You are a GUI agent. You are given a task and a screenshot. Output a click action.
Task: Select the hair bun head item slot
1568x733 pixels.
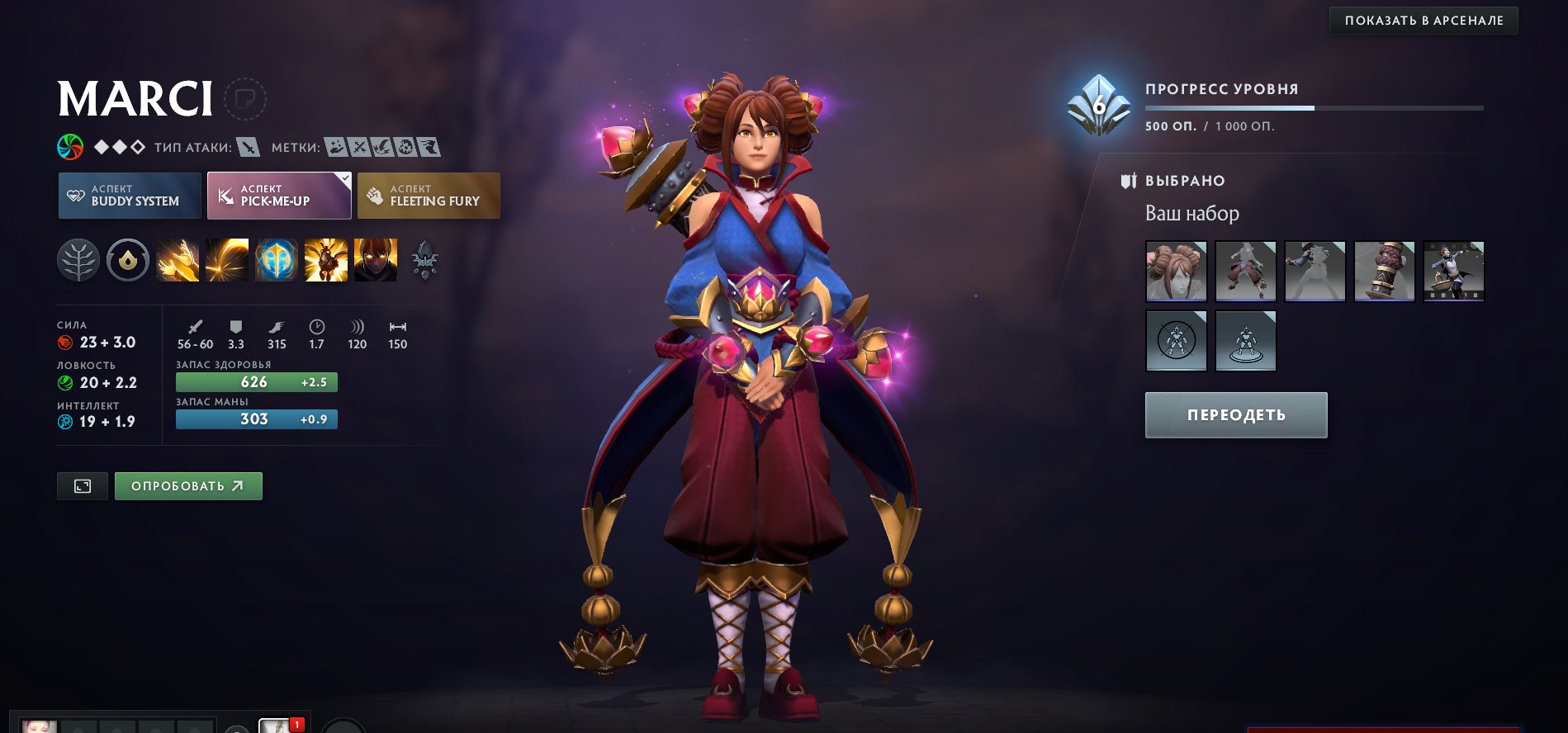[x=1177, y=272]
